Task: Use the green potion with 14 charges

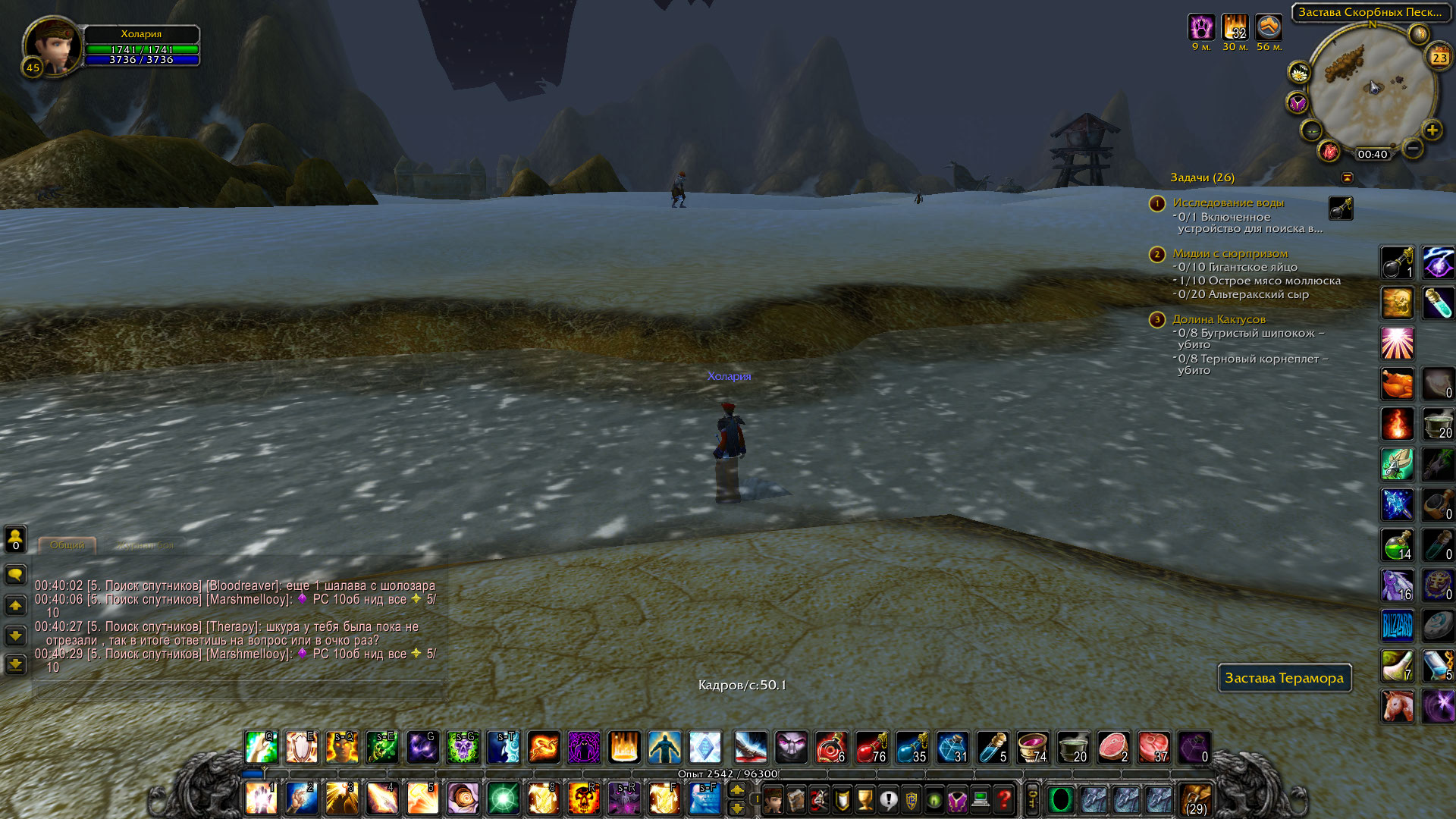Action: click(x=1397, y=545)
